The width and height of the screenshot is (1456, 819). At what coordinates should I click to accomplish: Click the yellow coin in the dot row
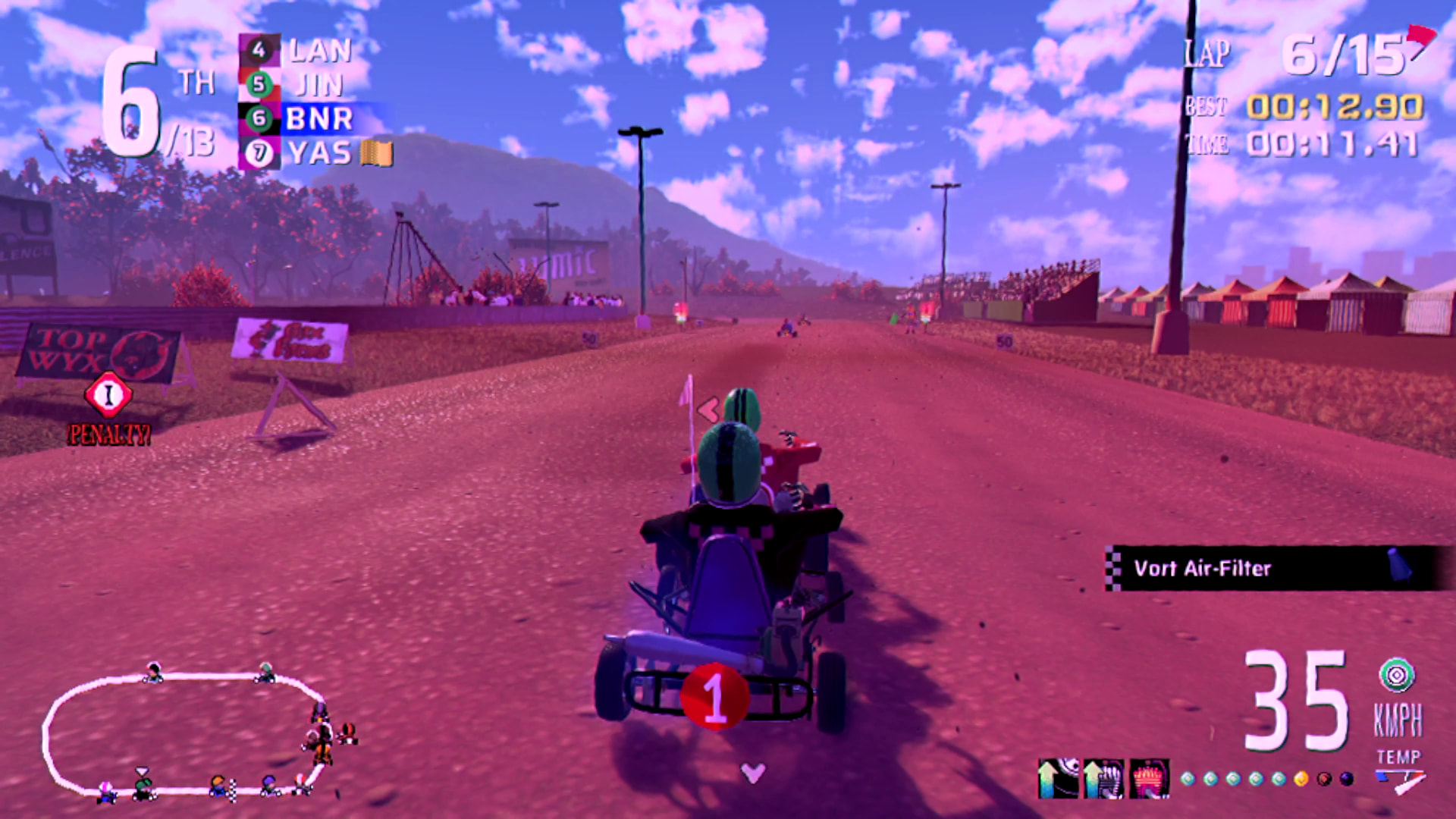[x=1301, y=779]
